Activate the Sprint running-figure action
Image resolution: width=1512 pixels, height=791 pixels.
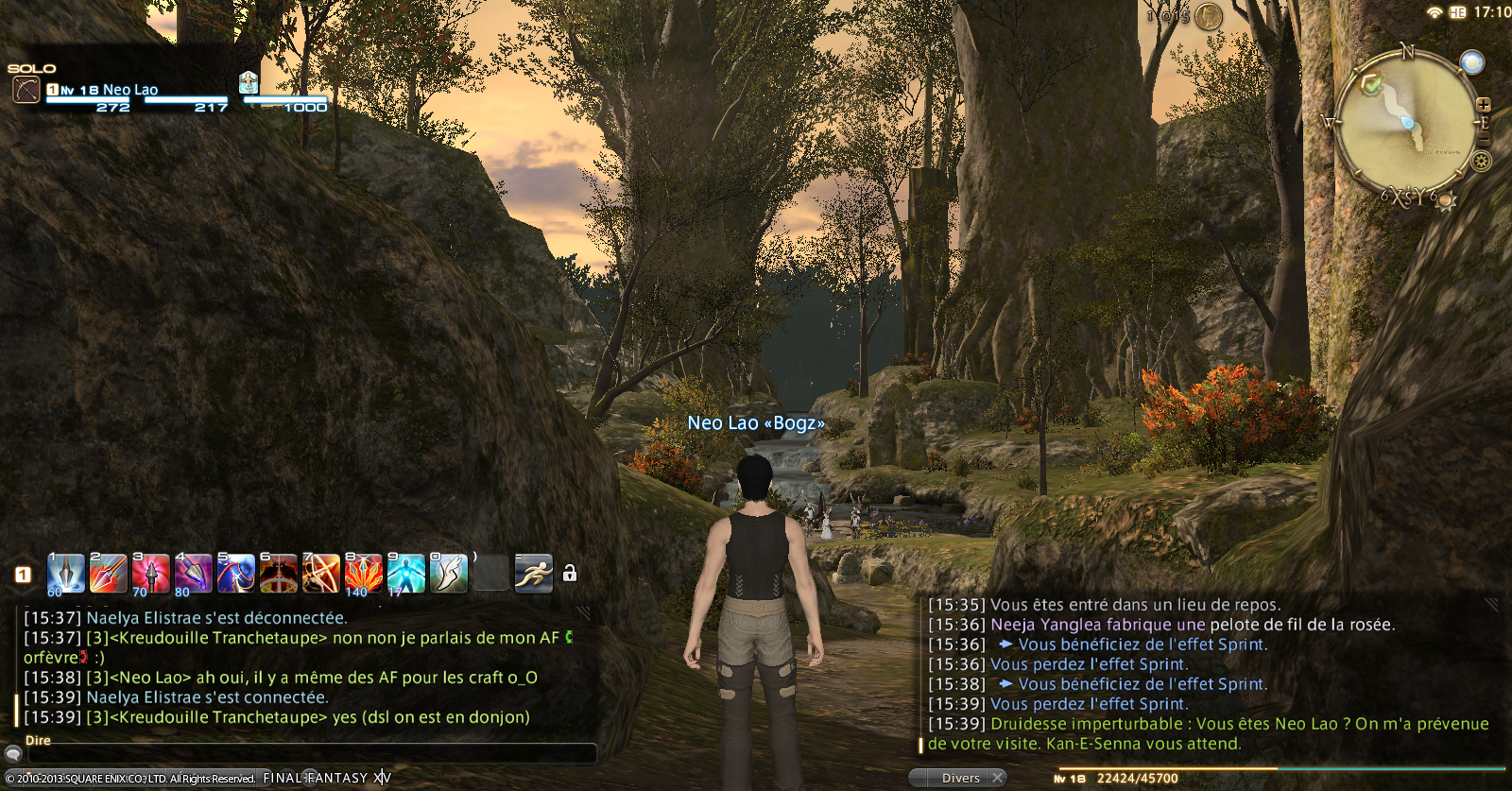click(x=533, y=574)
